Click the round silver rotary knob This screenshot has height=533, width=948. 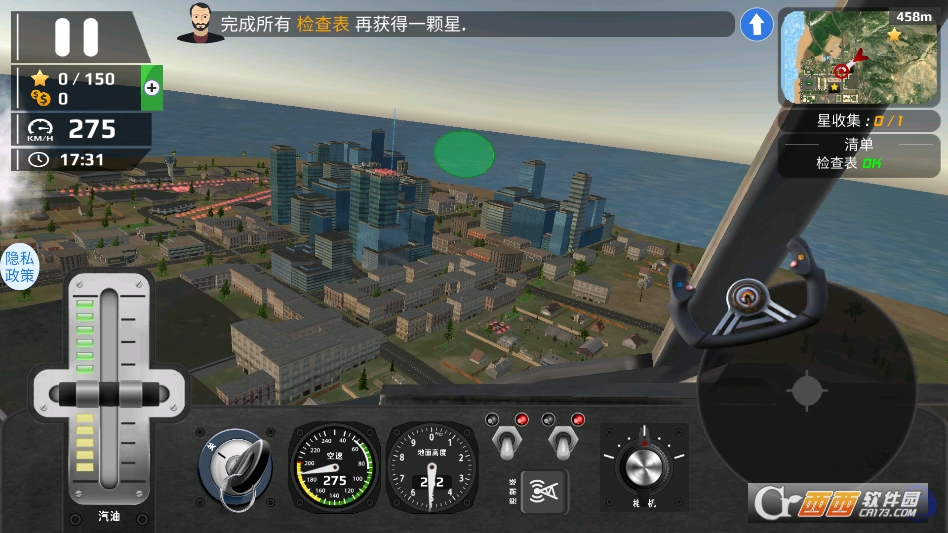(644, 465)
